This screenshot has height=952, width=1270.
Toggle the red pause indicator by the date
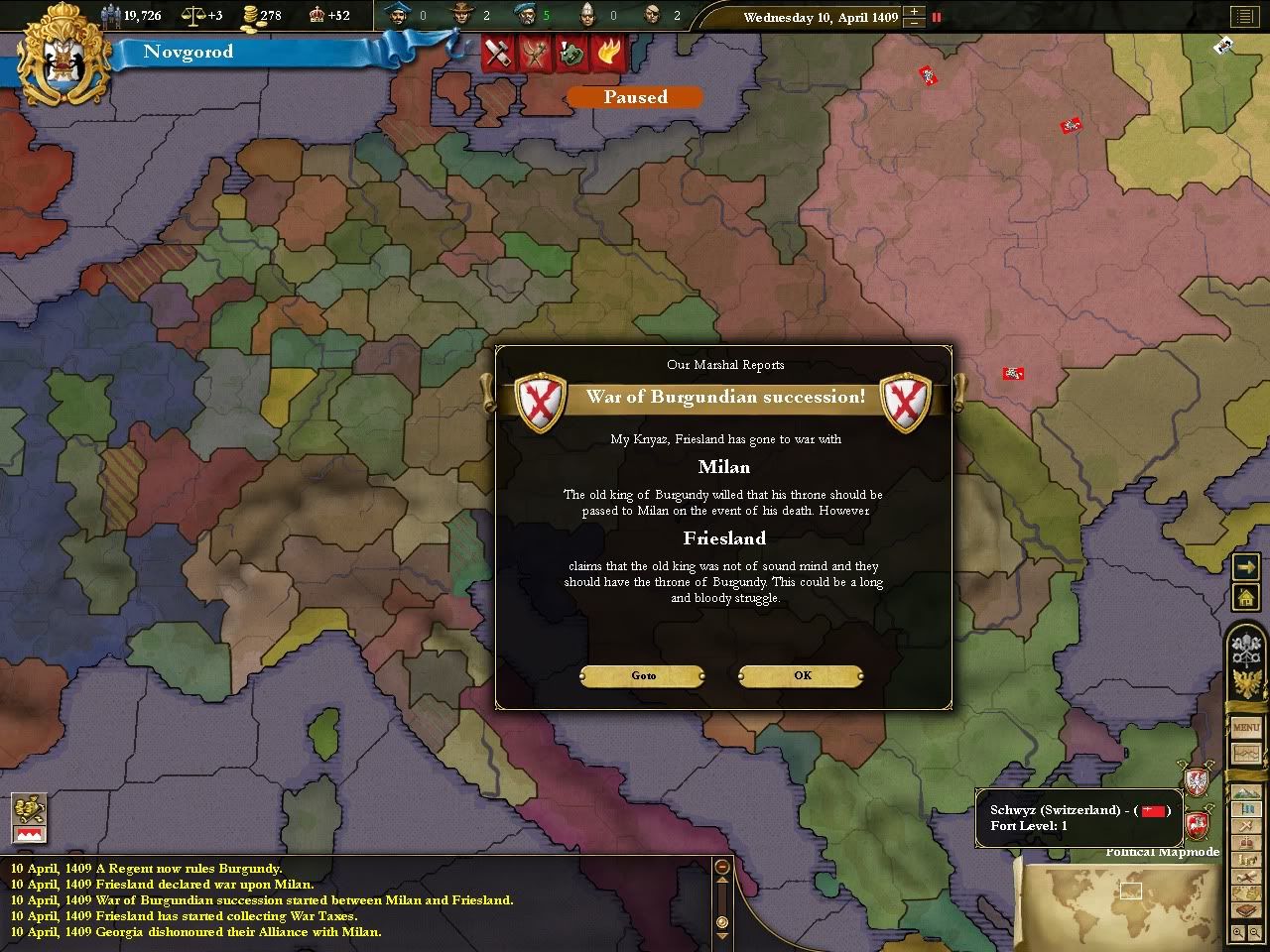pyautogui.click(x=936, y=17)
